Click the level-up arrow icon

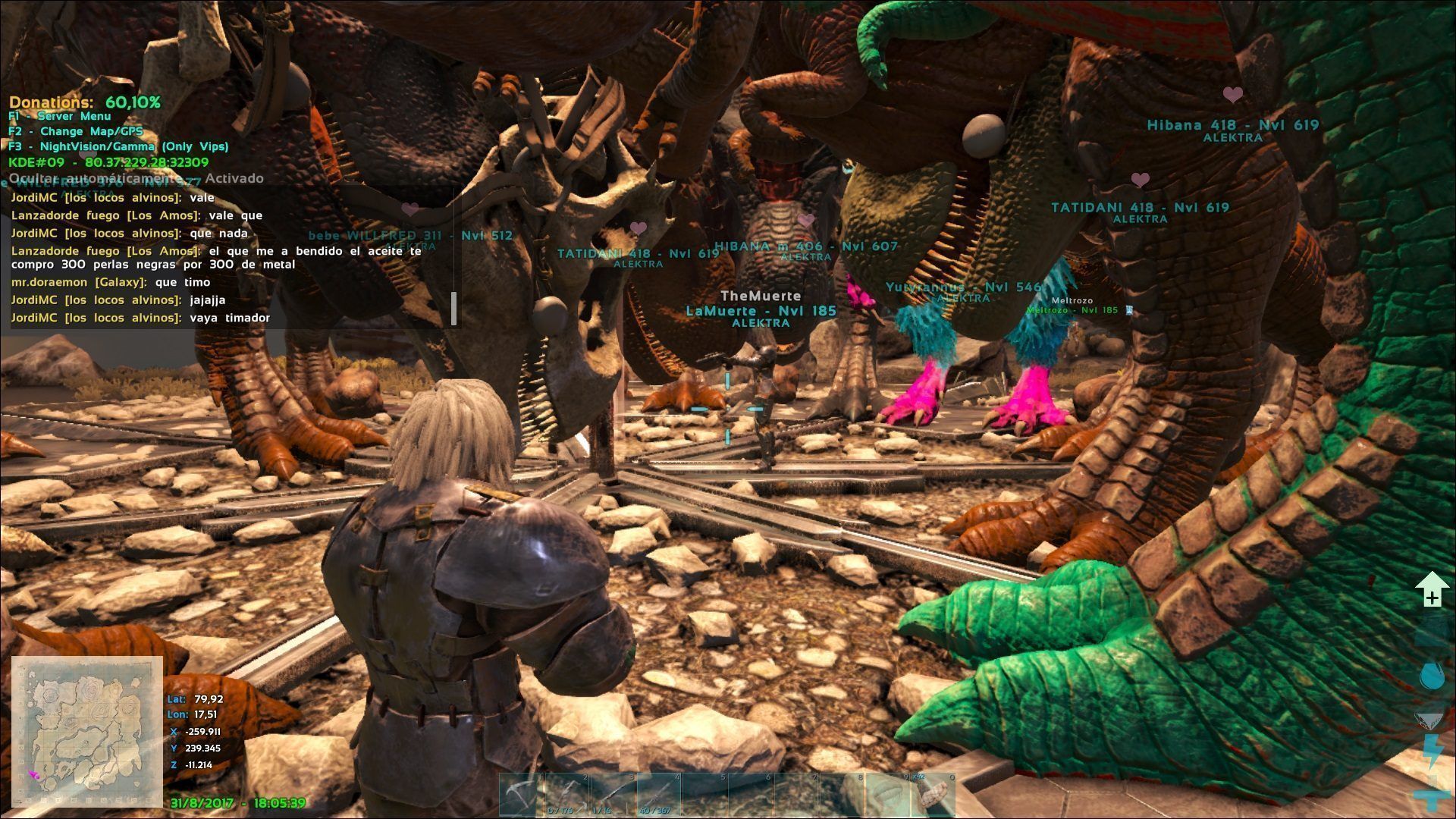tap(1431, 591)
